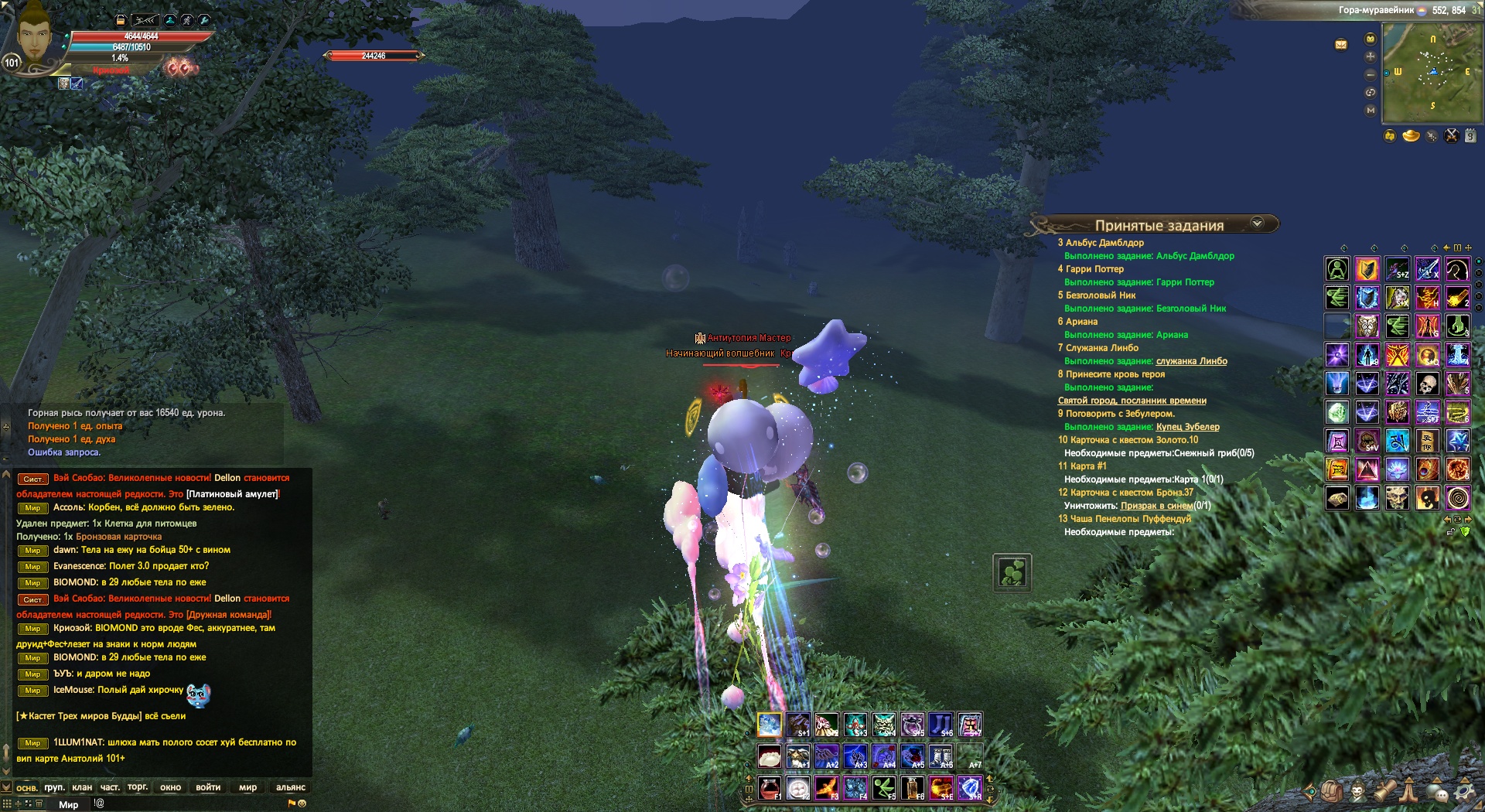Switch chat to the 'клан' tab

click(82, 787)
